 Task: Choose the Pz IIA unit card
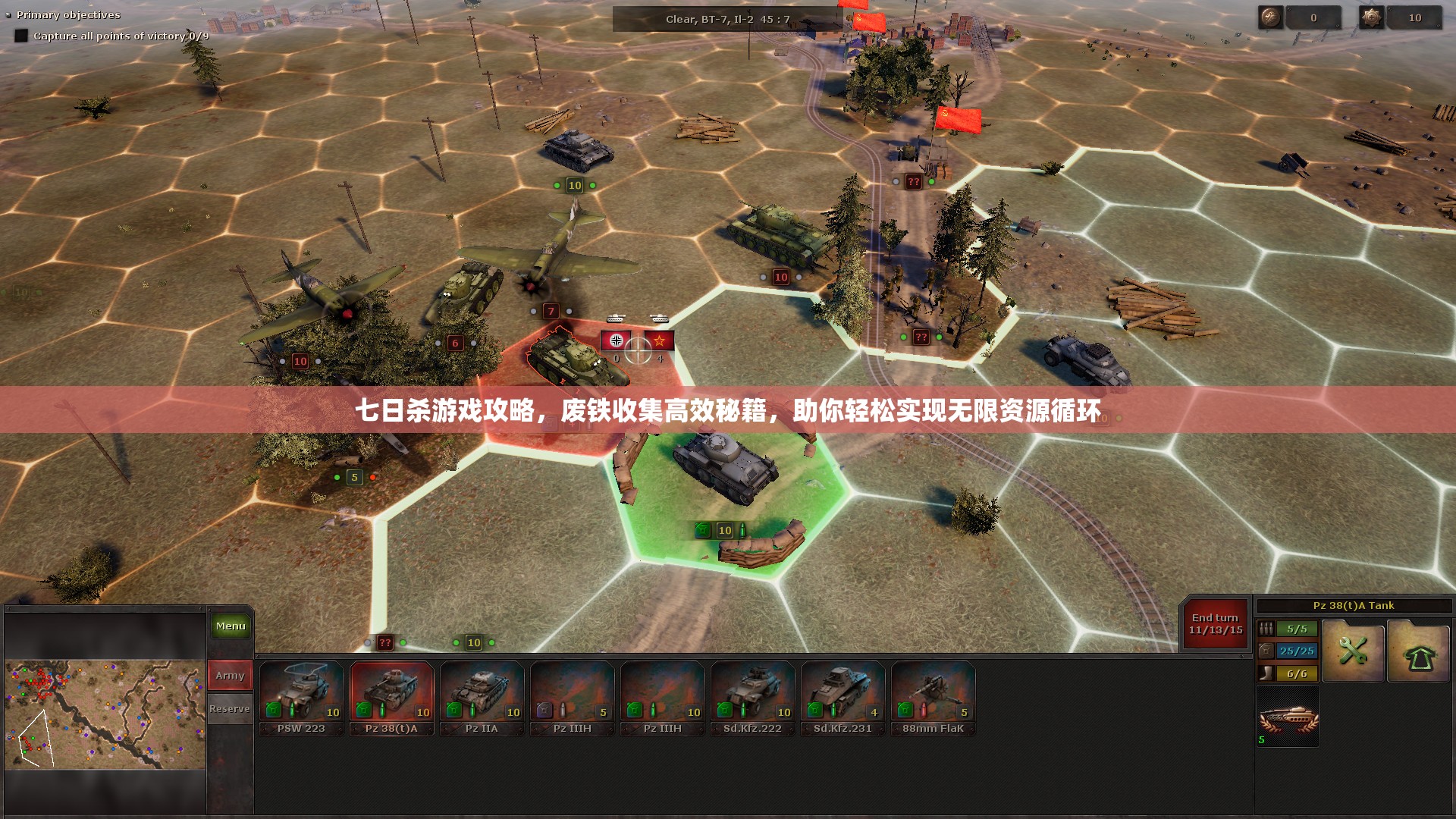(482, 698)
